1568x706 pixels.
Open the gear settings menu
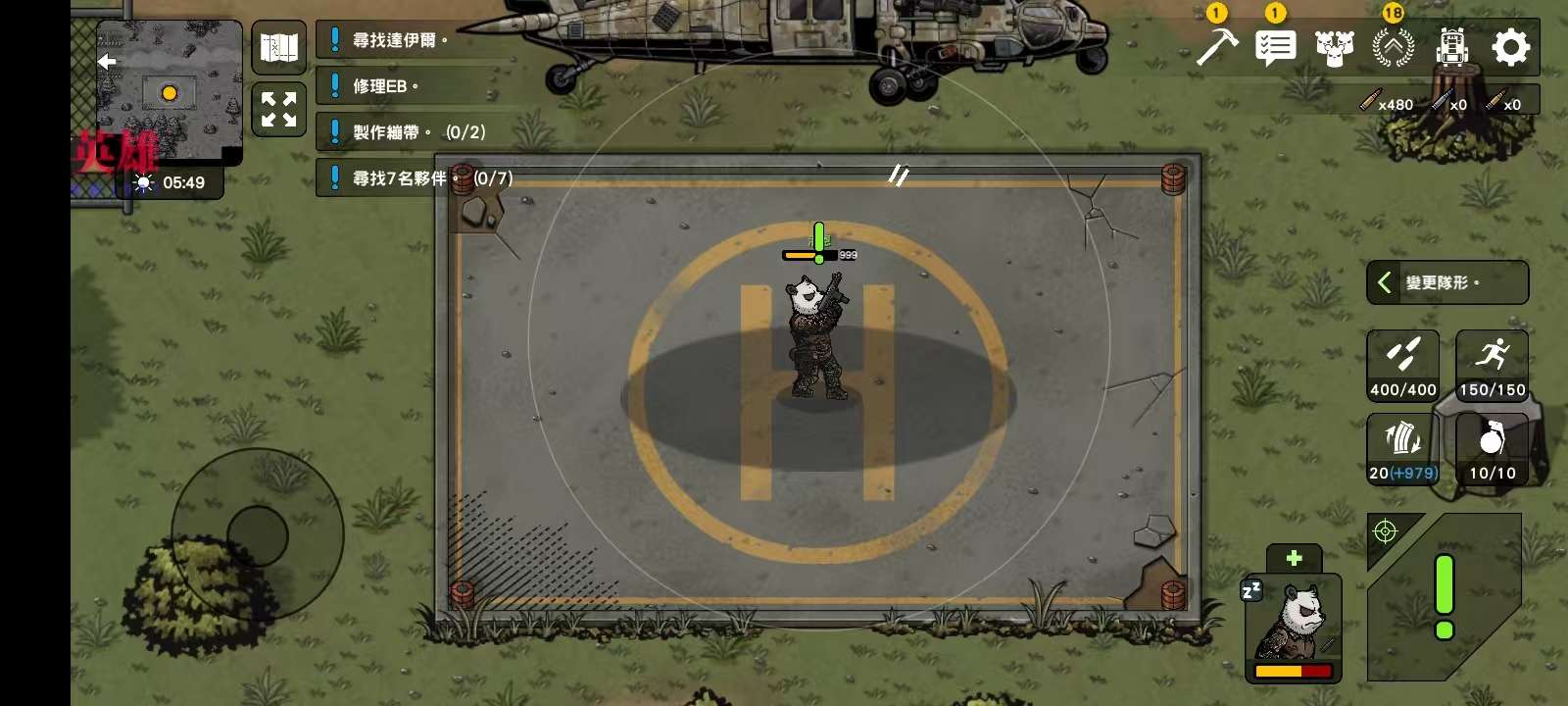coord(1510,47)
